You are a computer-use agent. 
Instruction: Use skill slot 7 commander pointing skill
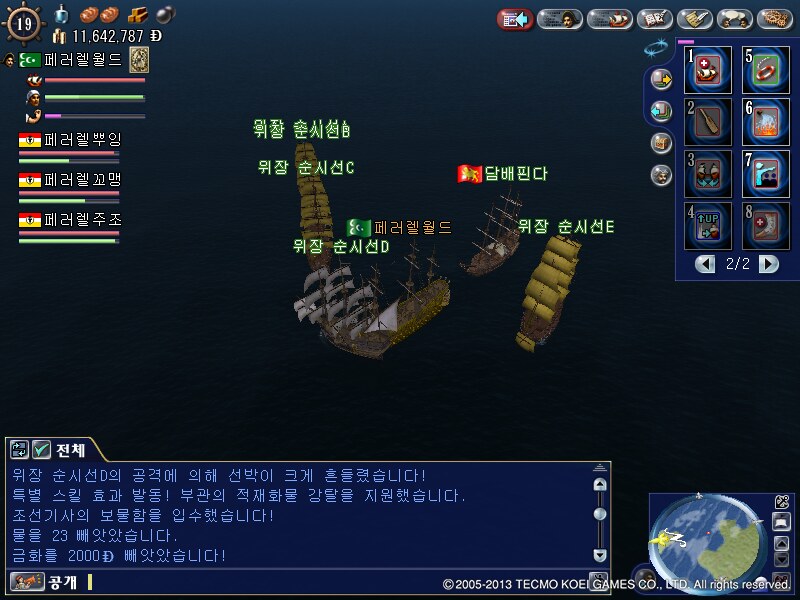pos(766,174)
